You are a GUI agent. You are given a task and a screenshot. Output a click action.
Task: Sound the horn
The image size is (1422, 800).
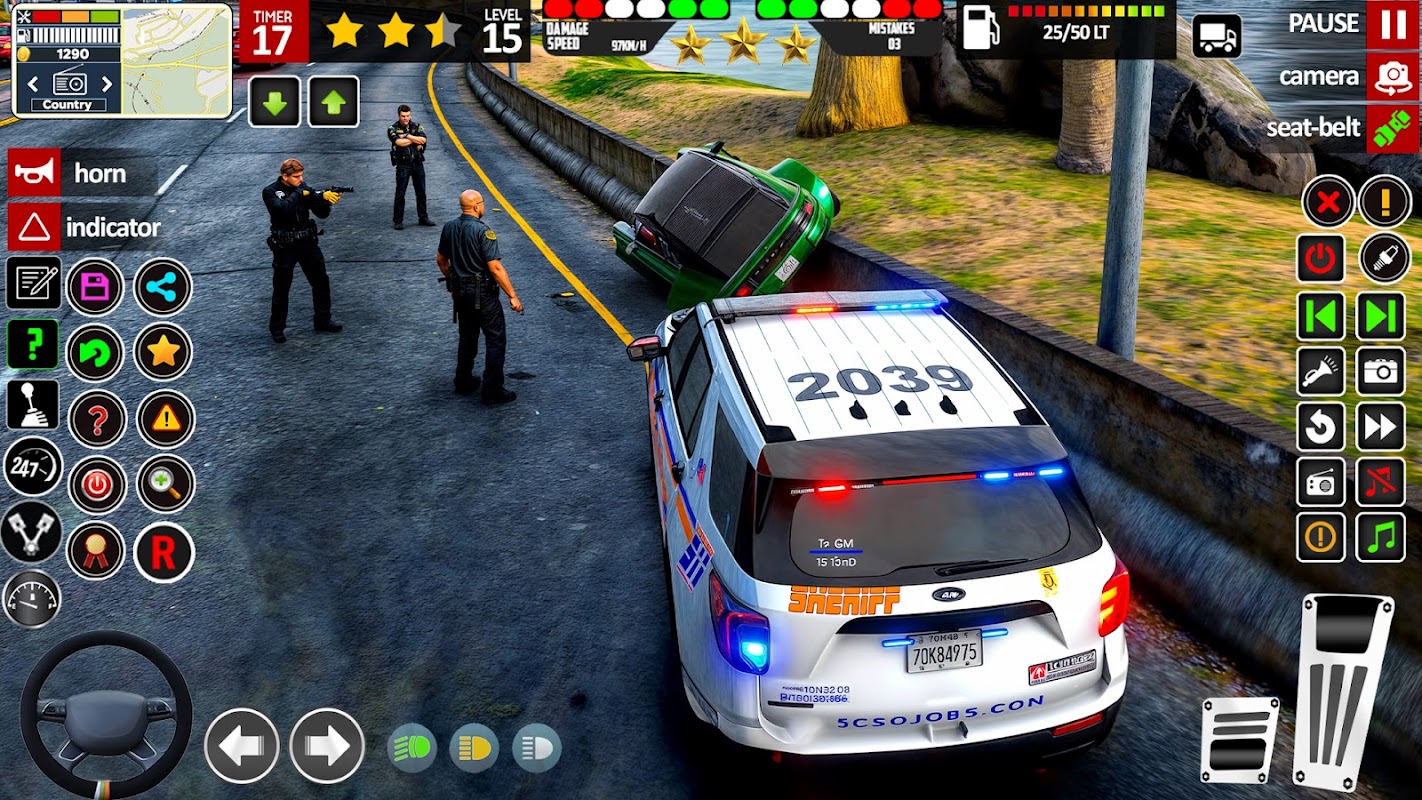point(33,173)
